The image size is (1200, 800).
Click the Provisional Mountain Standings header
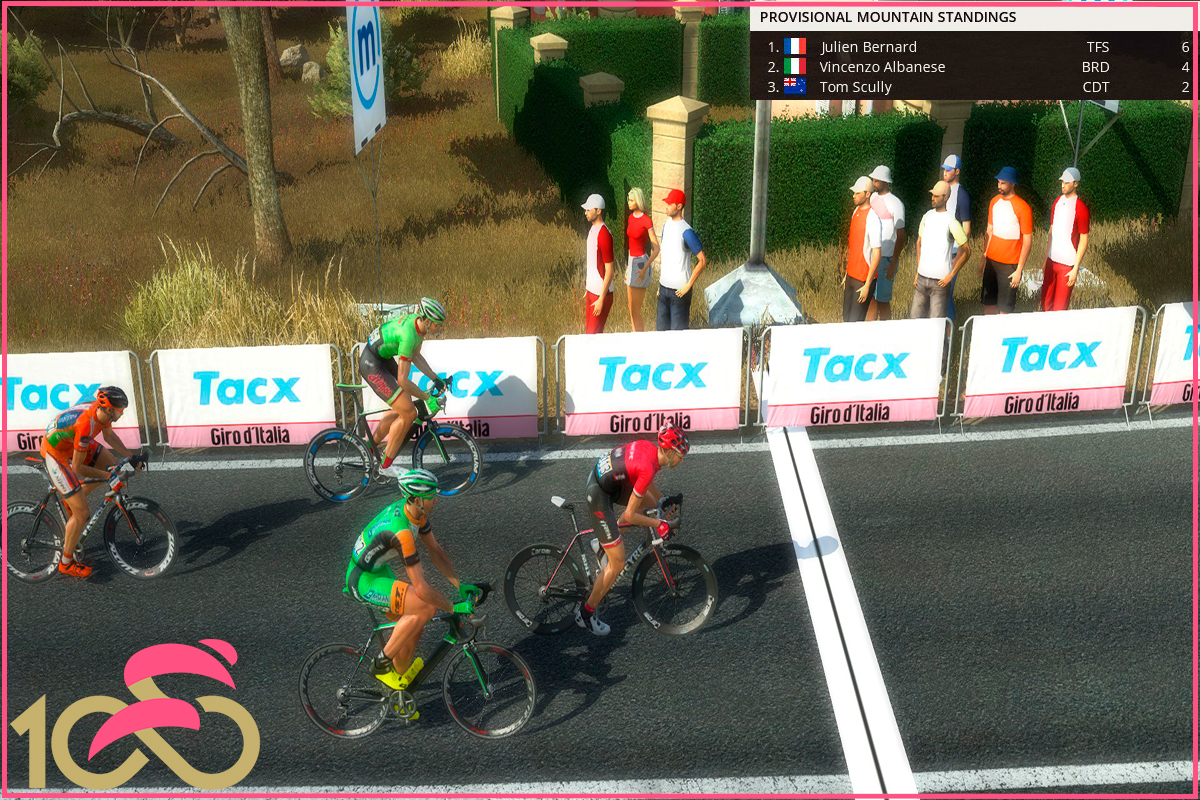tap(888, 17)
